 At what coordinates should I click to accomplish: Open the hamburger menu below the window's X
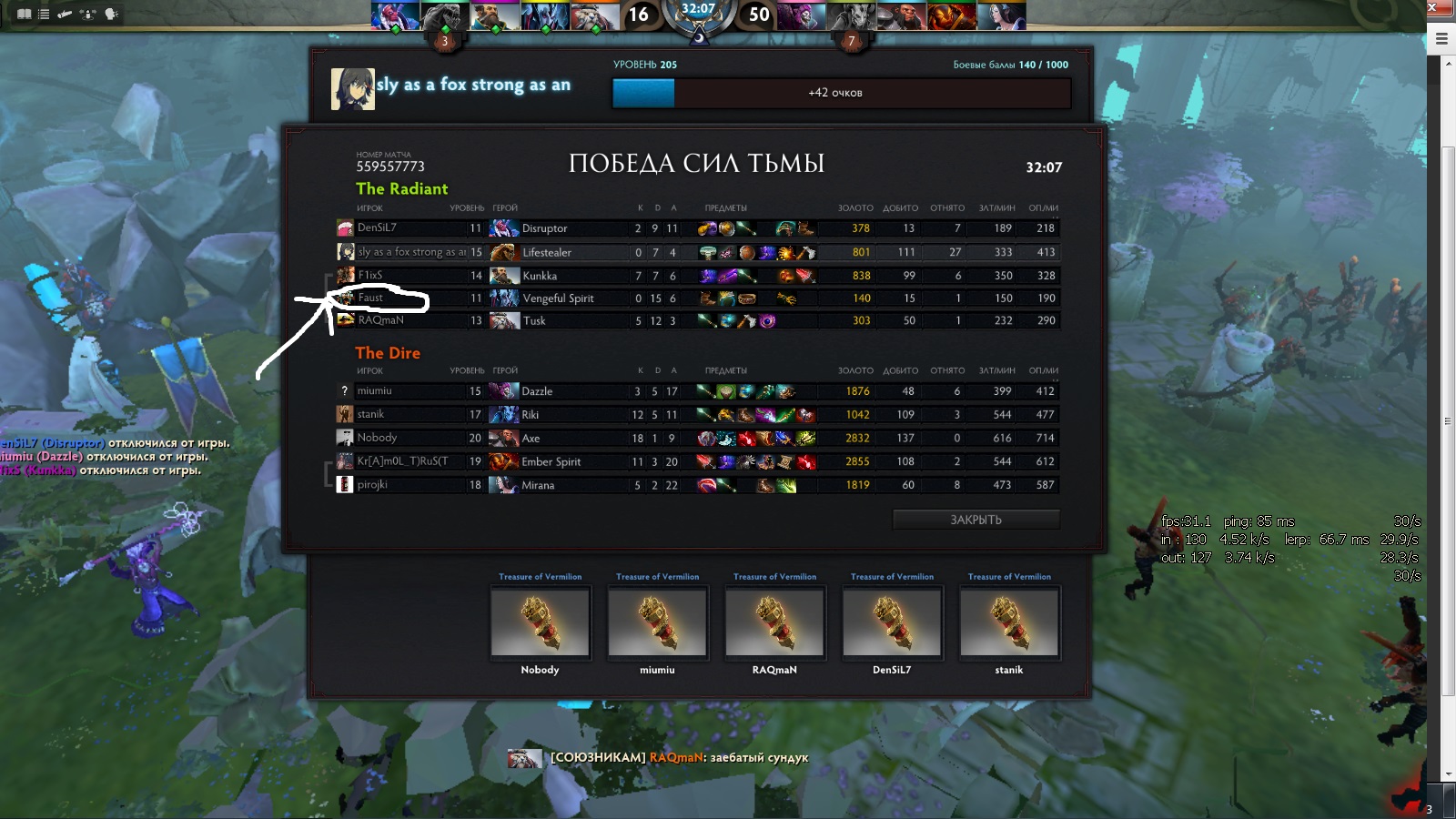click(x=1441, y=38)
